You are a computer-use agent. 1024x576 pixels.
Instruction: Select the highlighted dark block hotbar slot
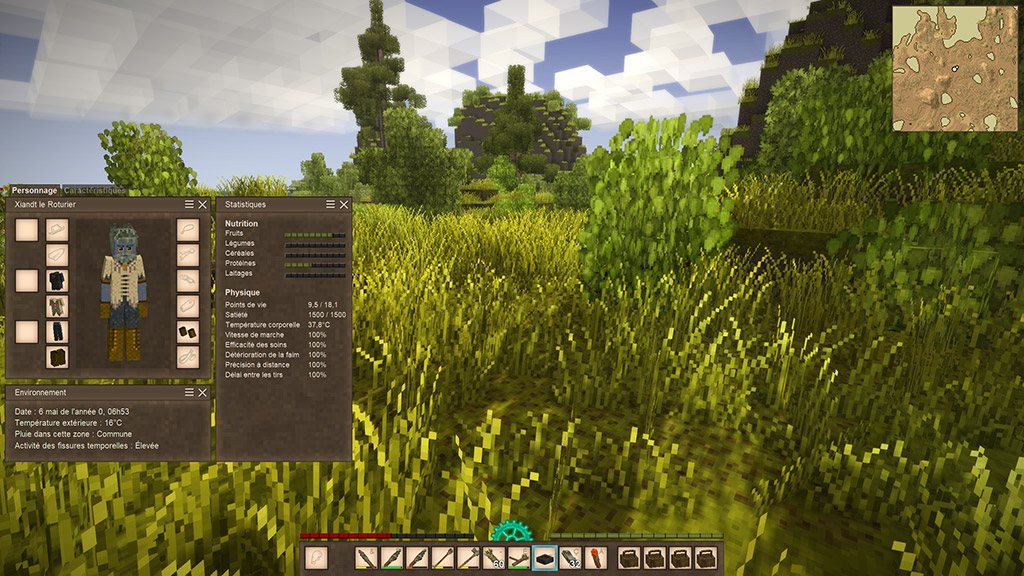pos(544,558)
